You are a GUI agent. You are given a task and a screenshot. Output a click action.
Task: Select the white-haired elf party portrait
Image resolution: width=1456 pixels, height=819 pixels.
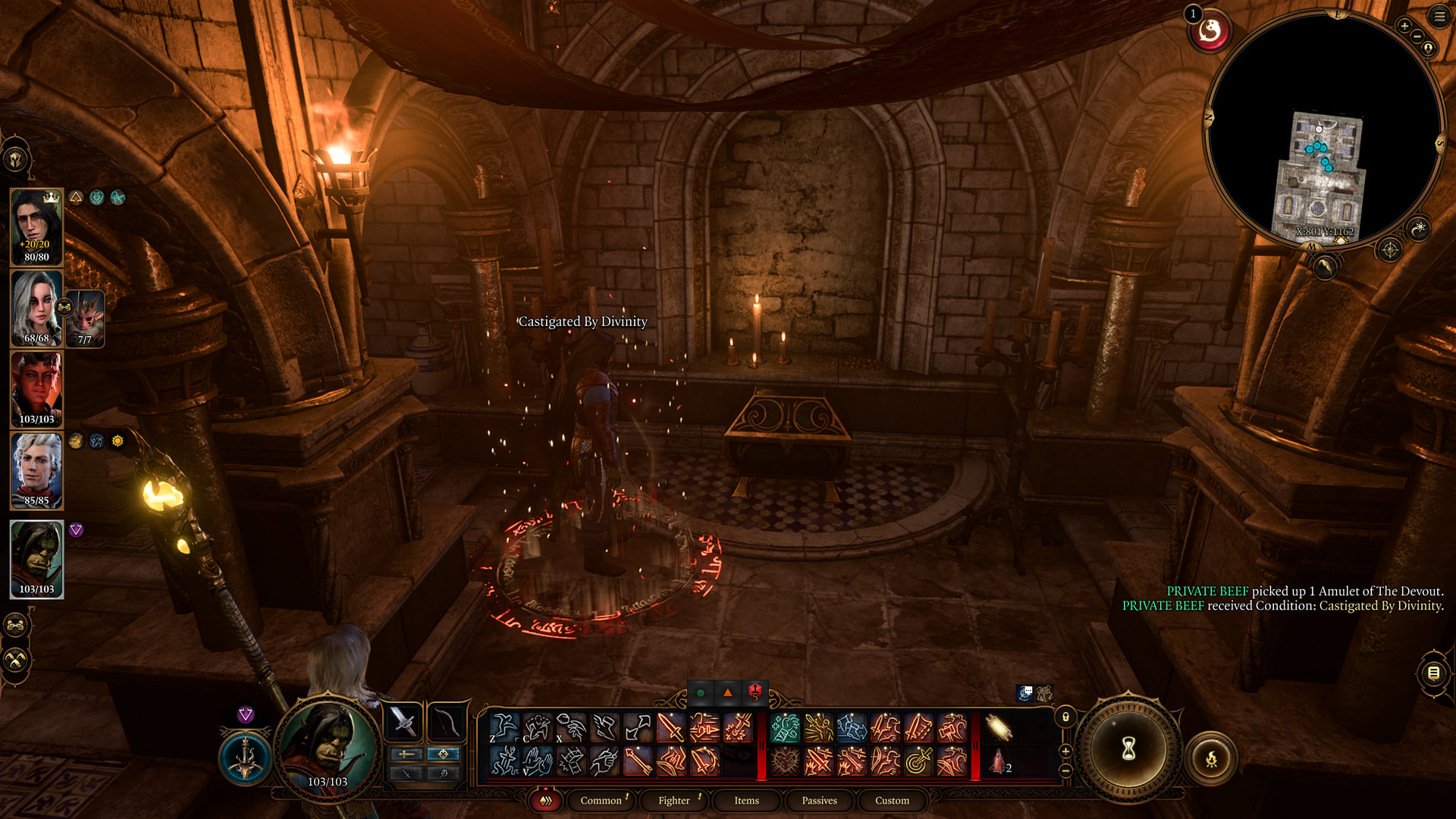pos(36,308)
